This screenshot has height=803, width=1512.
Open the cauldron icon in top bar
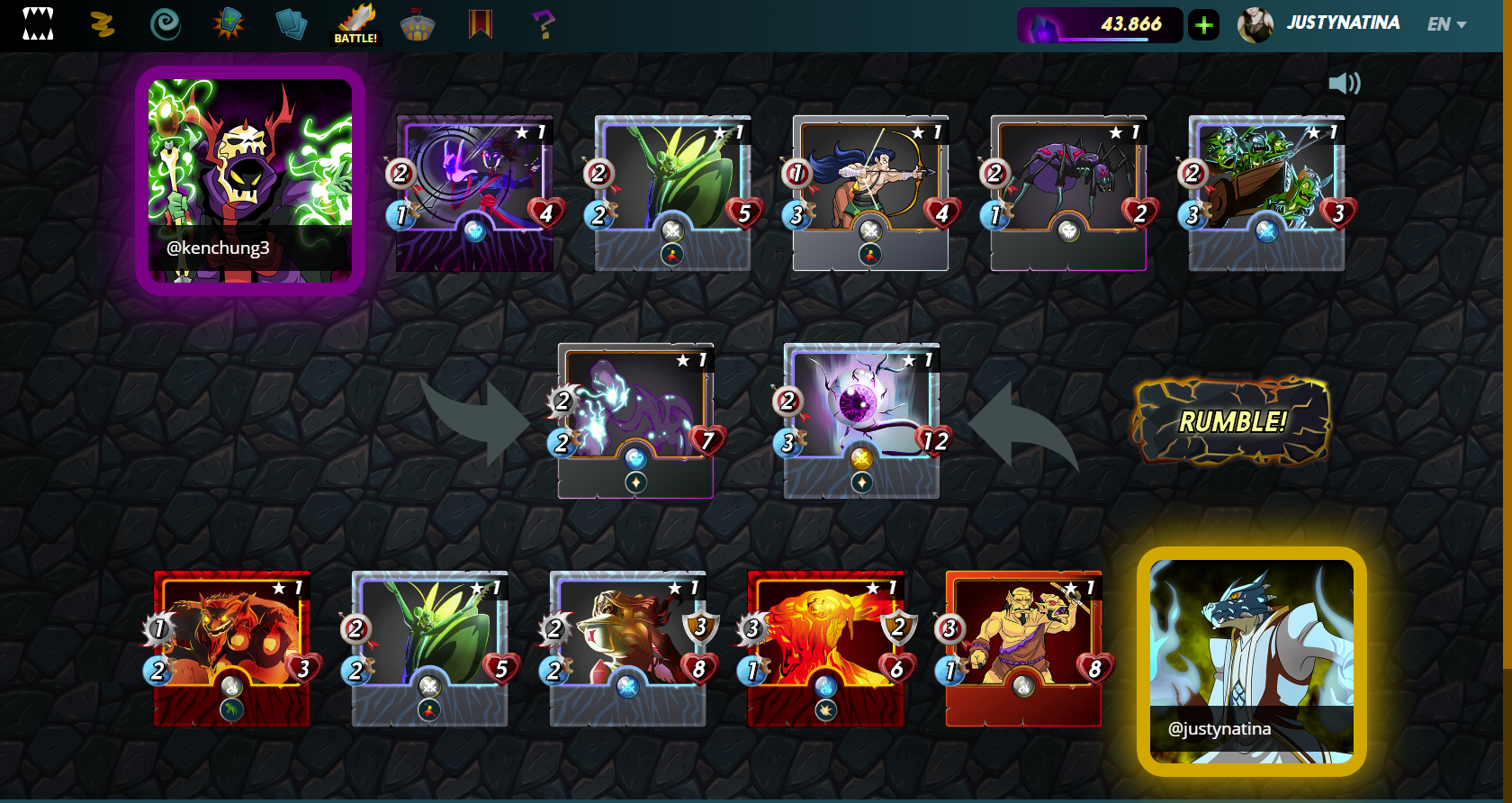(x=418, y=26)
